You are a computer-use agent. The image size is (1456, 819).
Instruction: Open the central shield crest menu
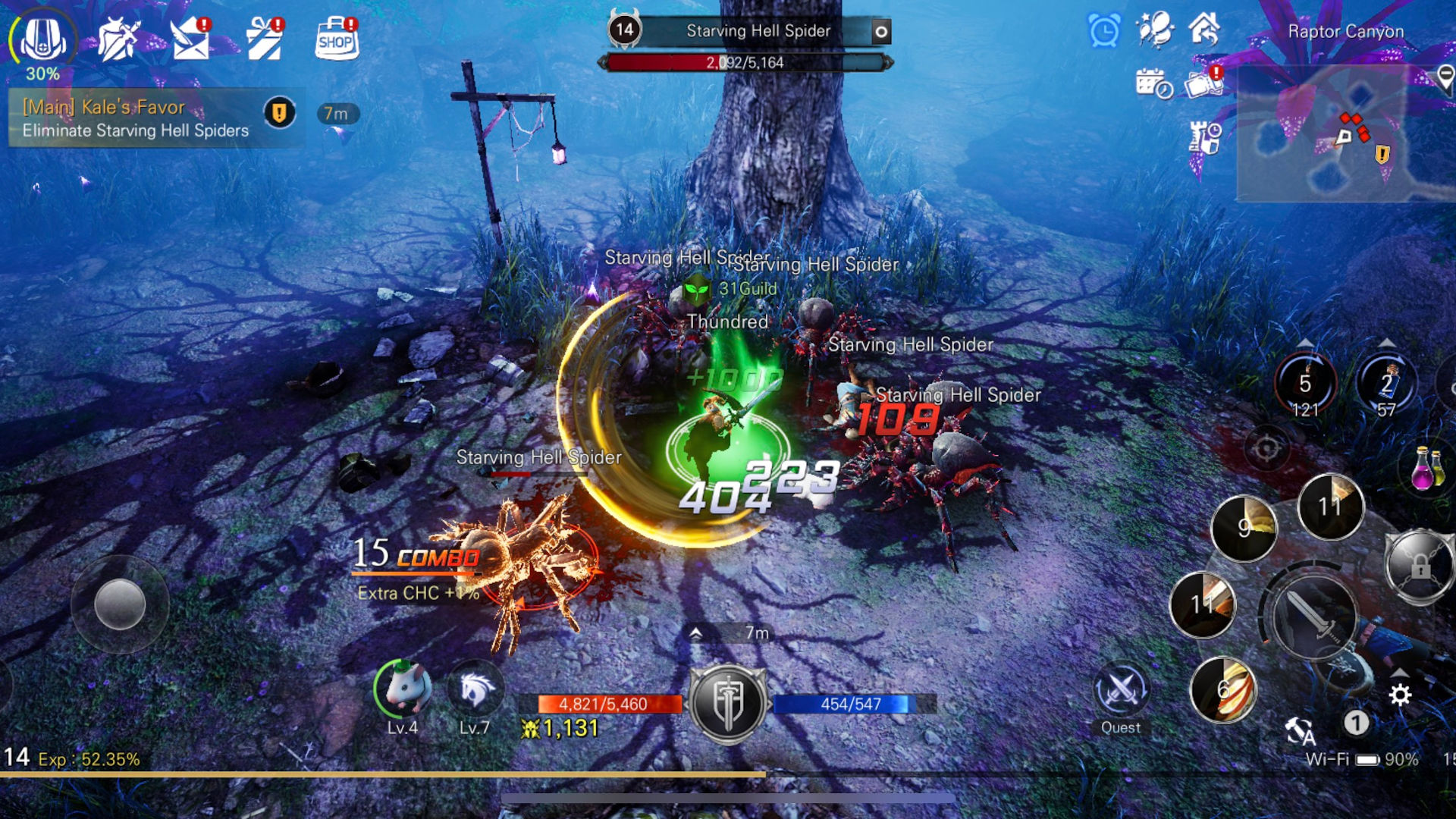click(728, 704)
